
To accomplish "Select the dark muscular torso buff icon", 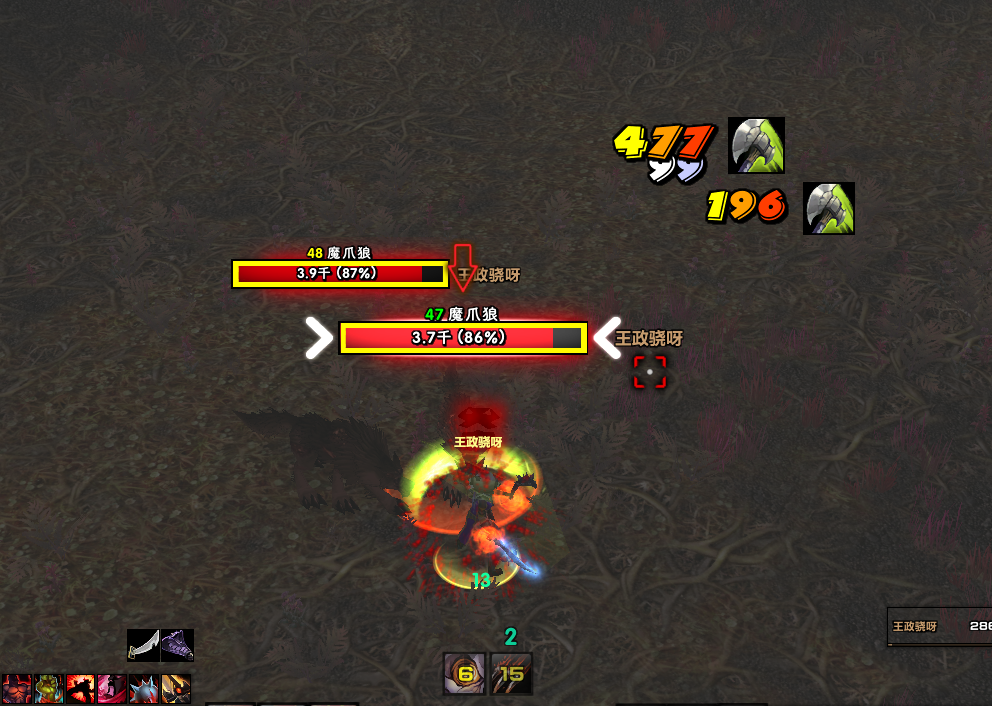I will tap(16, 688).
